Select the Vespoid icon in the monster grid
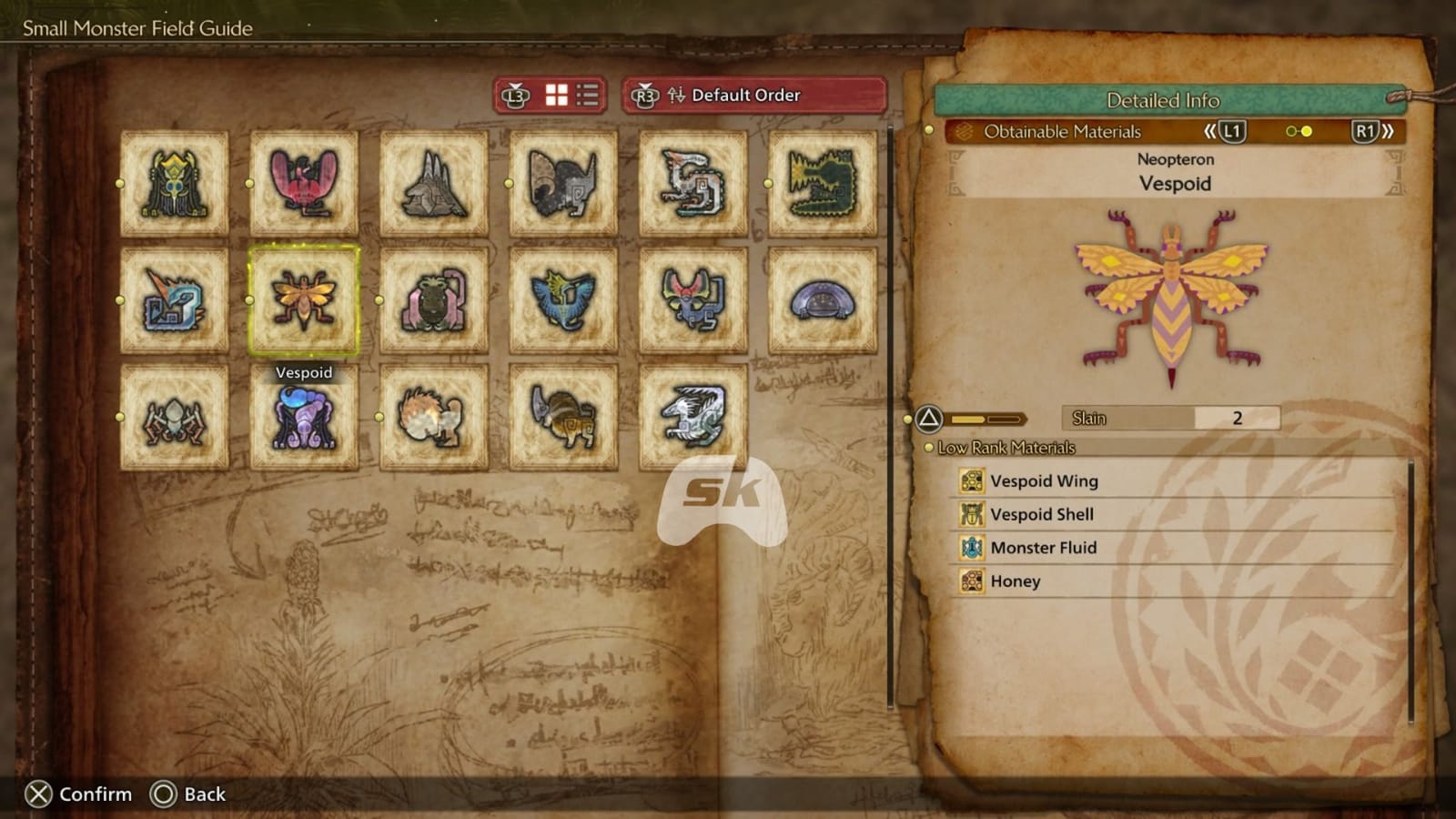Image resolution: width=1456 pixels, height=819 pixels. (x=305, y=302)
